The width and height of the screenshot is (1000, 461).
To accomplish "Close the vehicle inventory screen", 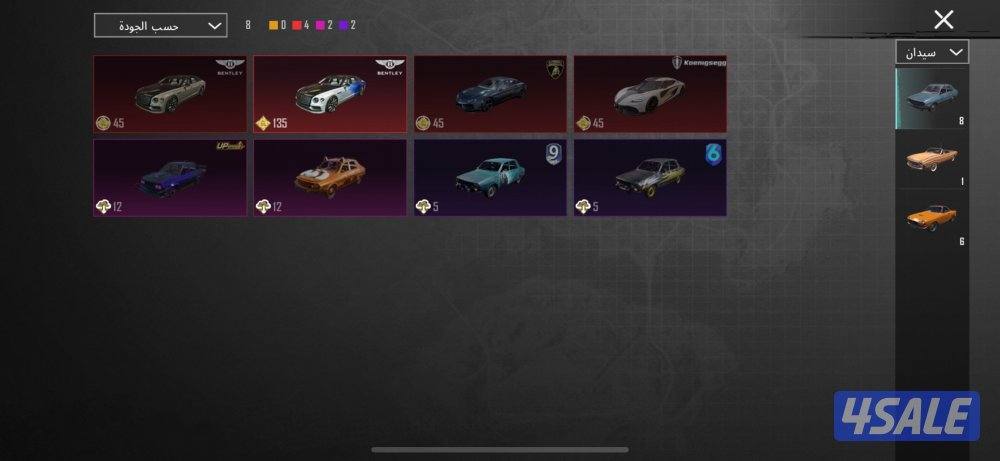I will pos(943,19).
